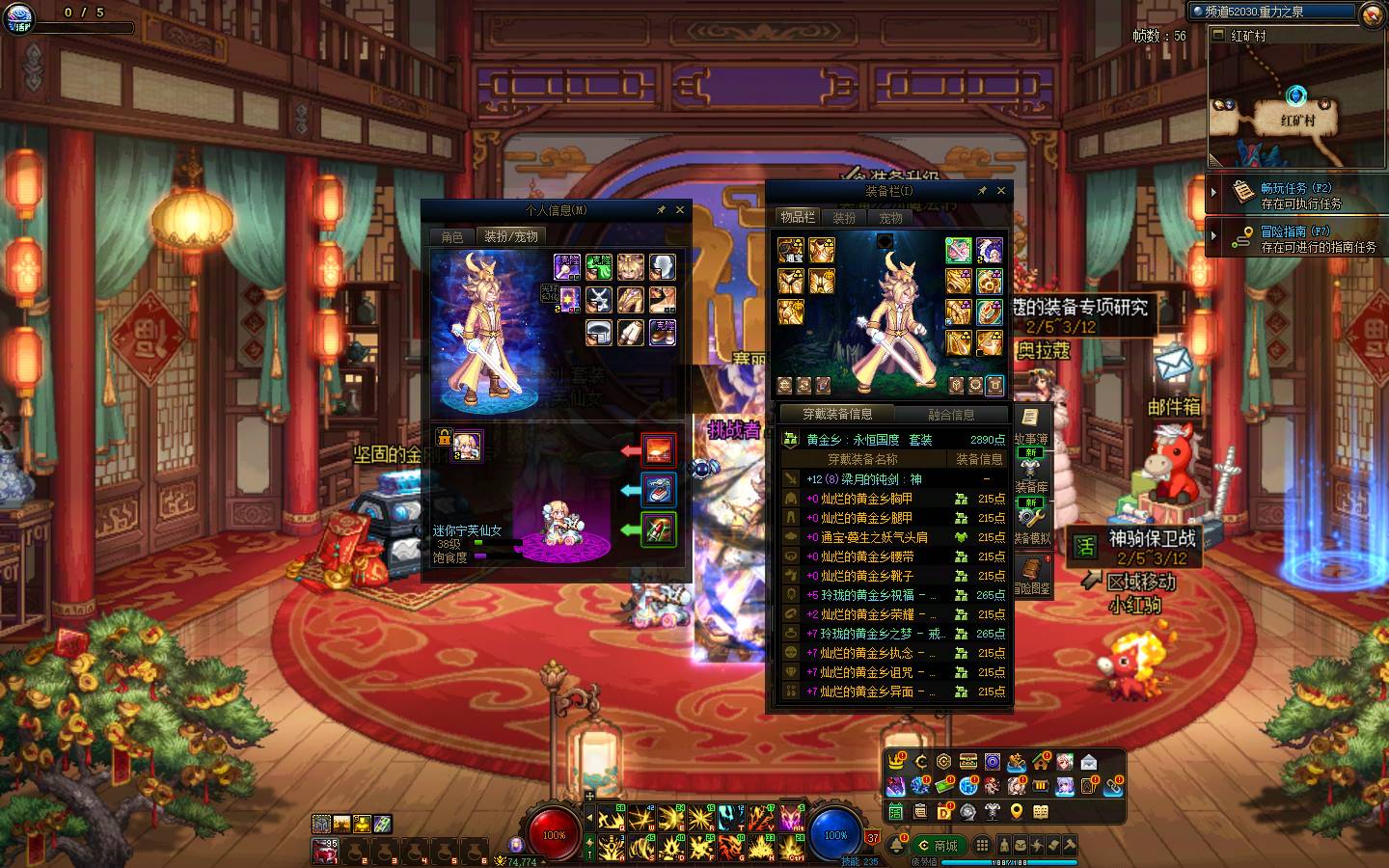The height and width of the screenshot is (868, 1389).
Task: Click the 红矿村 minimap
Action: point(1296,106)
